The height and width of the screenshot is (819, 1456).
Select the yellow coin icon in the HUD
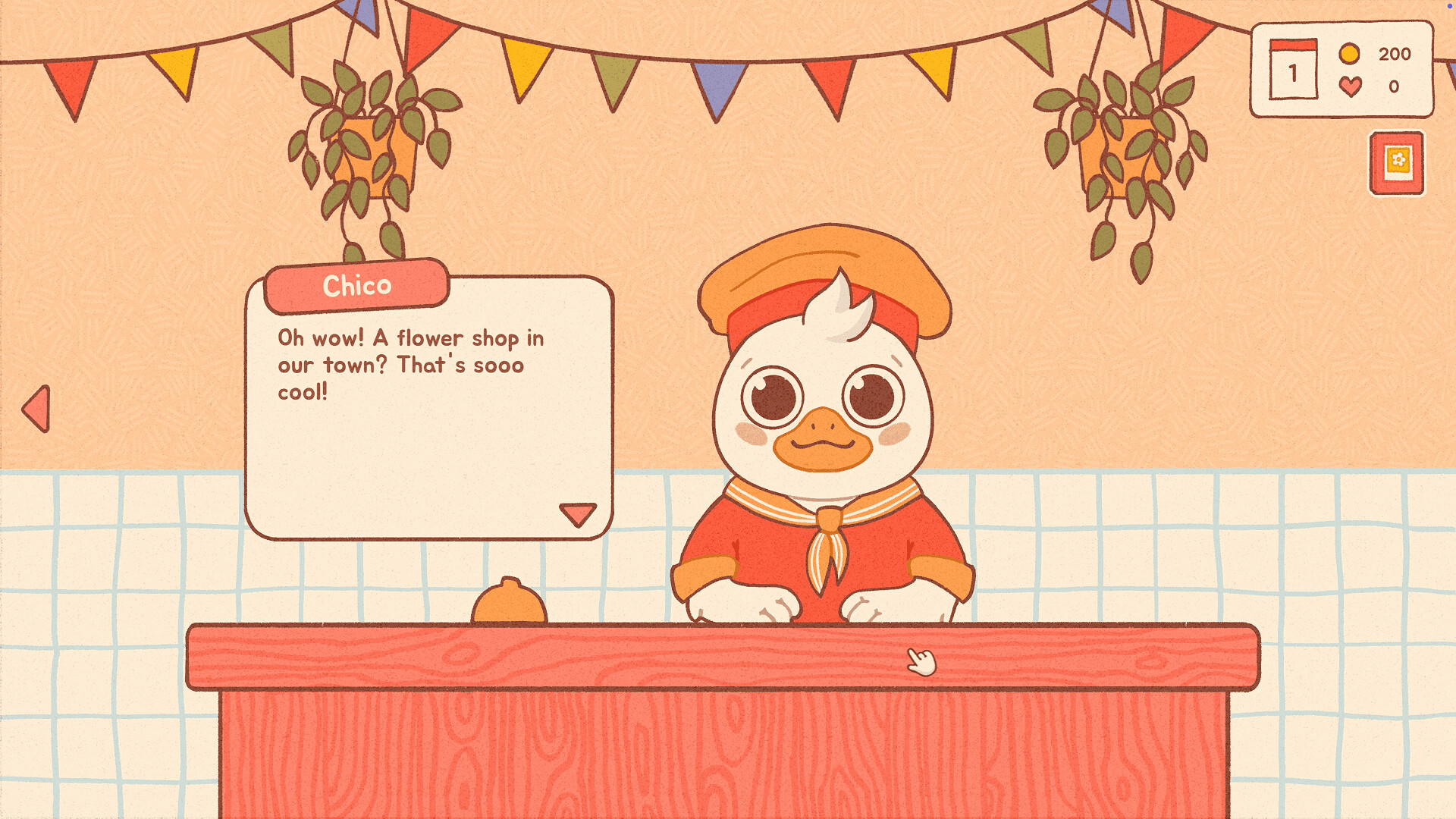pyautogui.click(x=1348, y=54)
